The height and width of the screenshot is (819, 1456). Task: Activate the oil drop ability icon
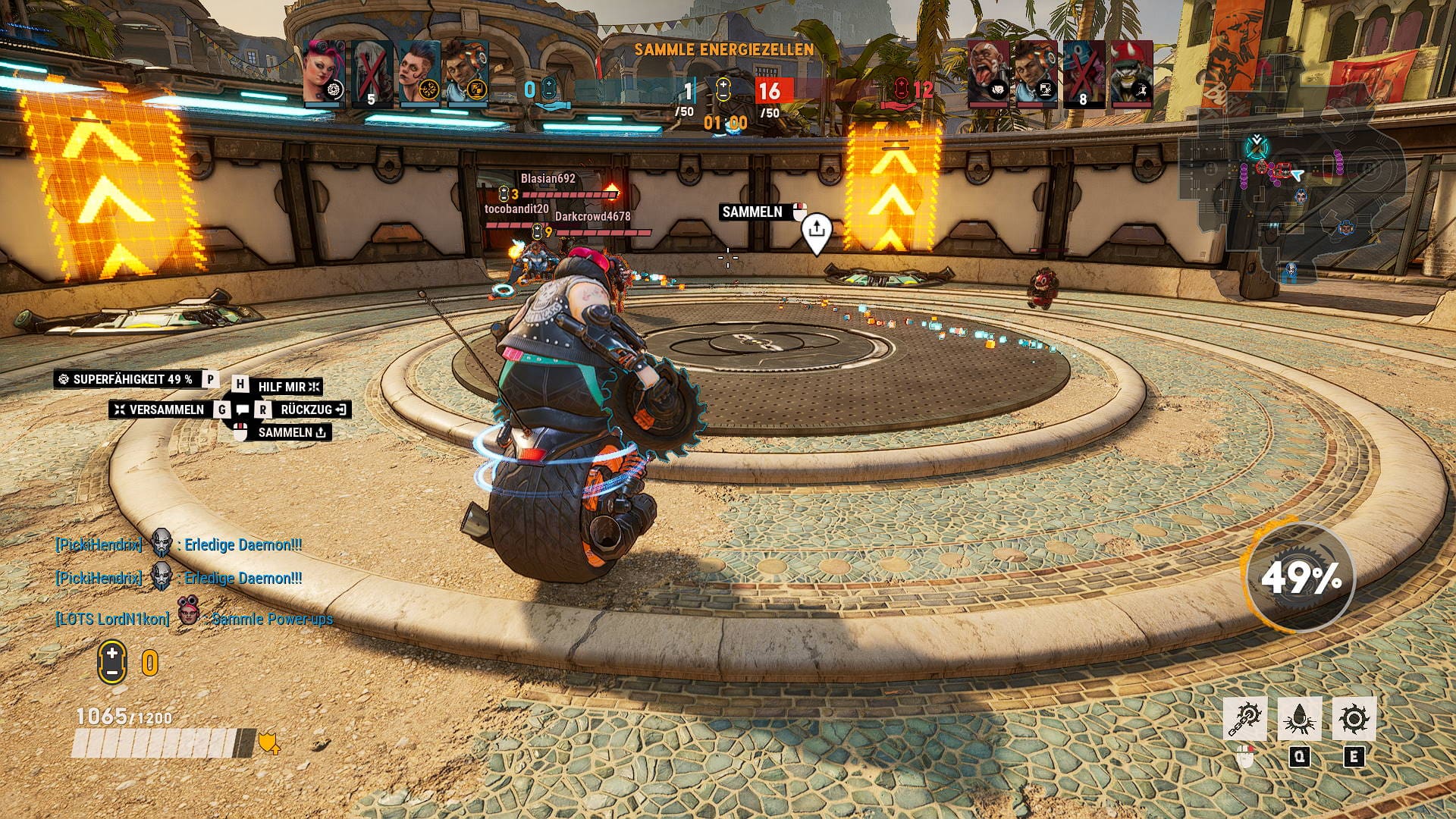(1299, 719)
